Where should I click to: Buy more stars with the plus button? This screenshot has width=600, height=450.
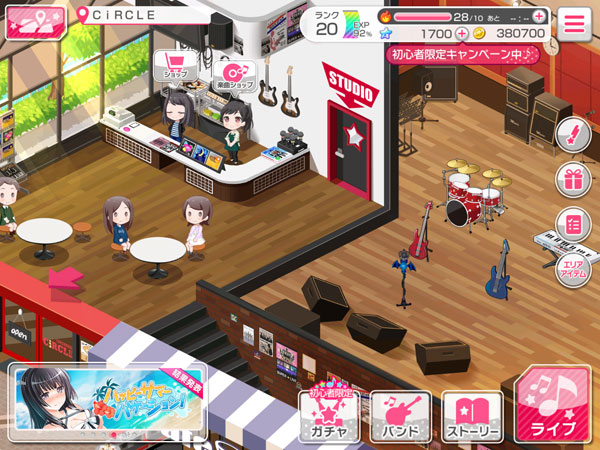[x=462, y=33]
